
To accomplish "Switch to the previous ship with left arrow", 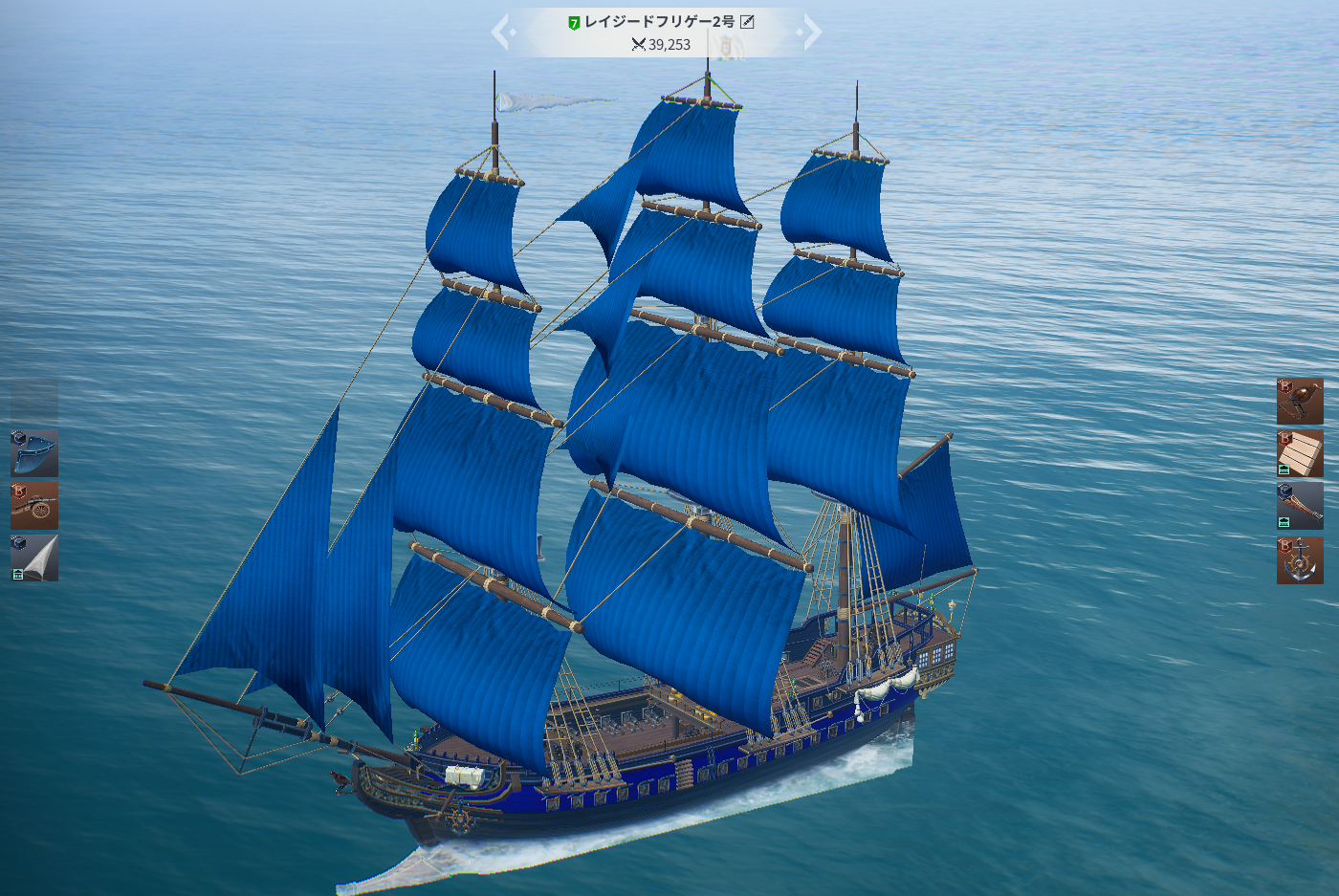I will click(501, 33).
